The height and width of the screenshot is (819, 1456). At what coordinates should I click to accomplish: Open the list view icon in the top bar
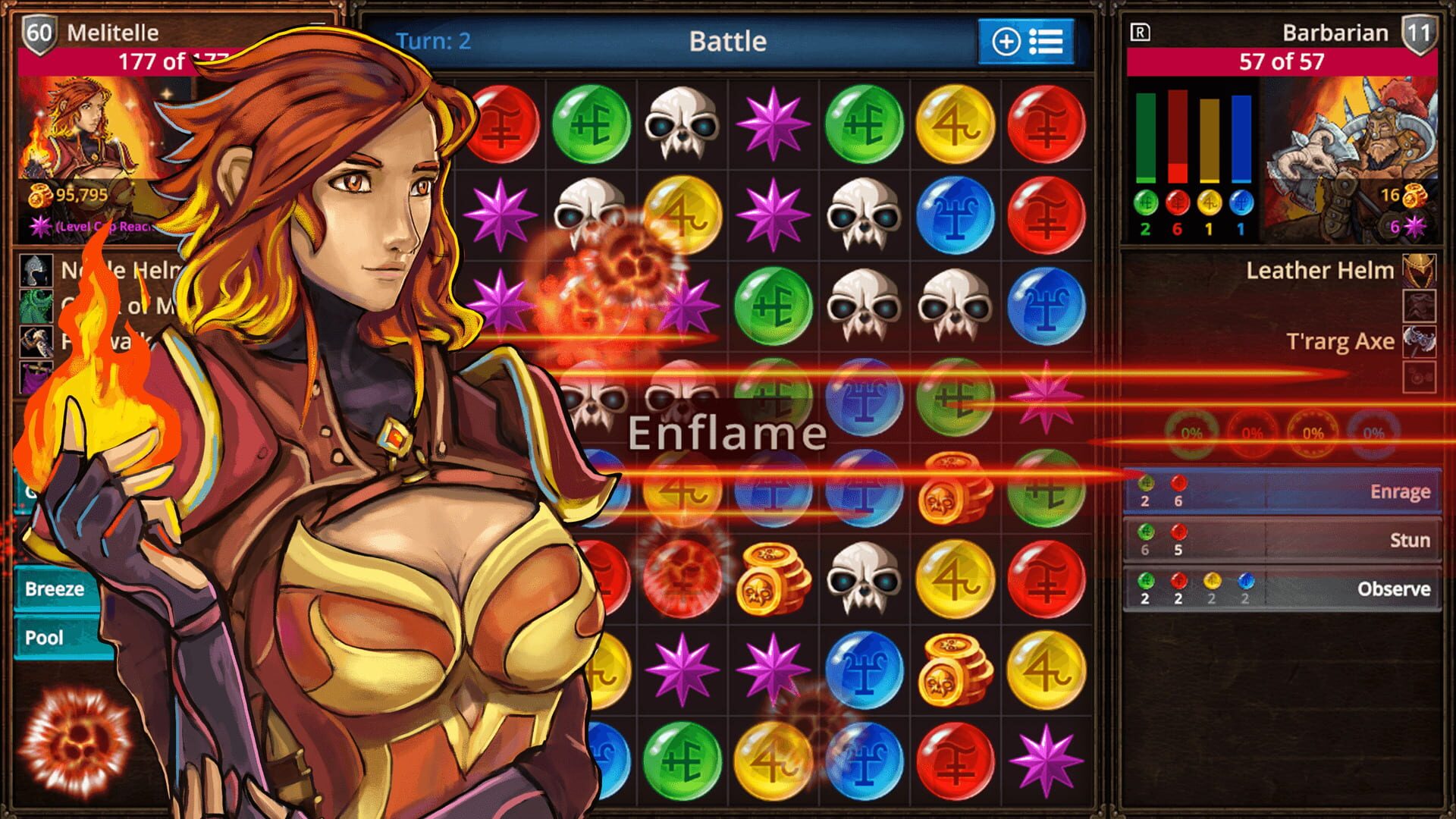[x=1047, y=42]
